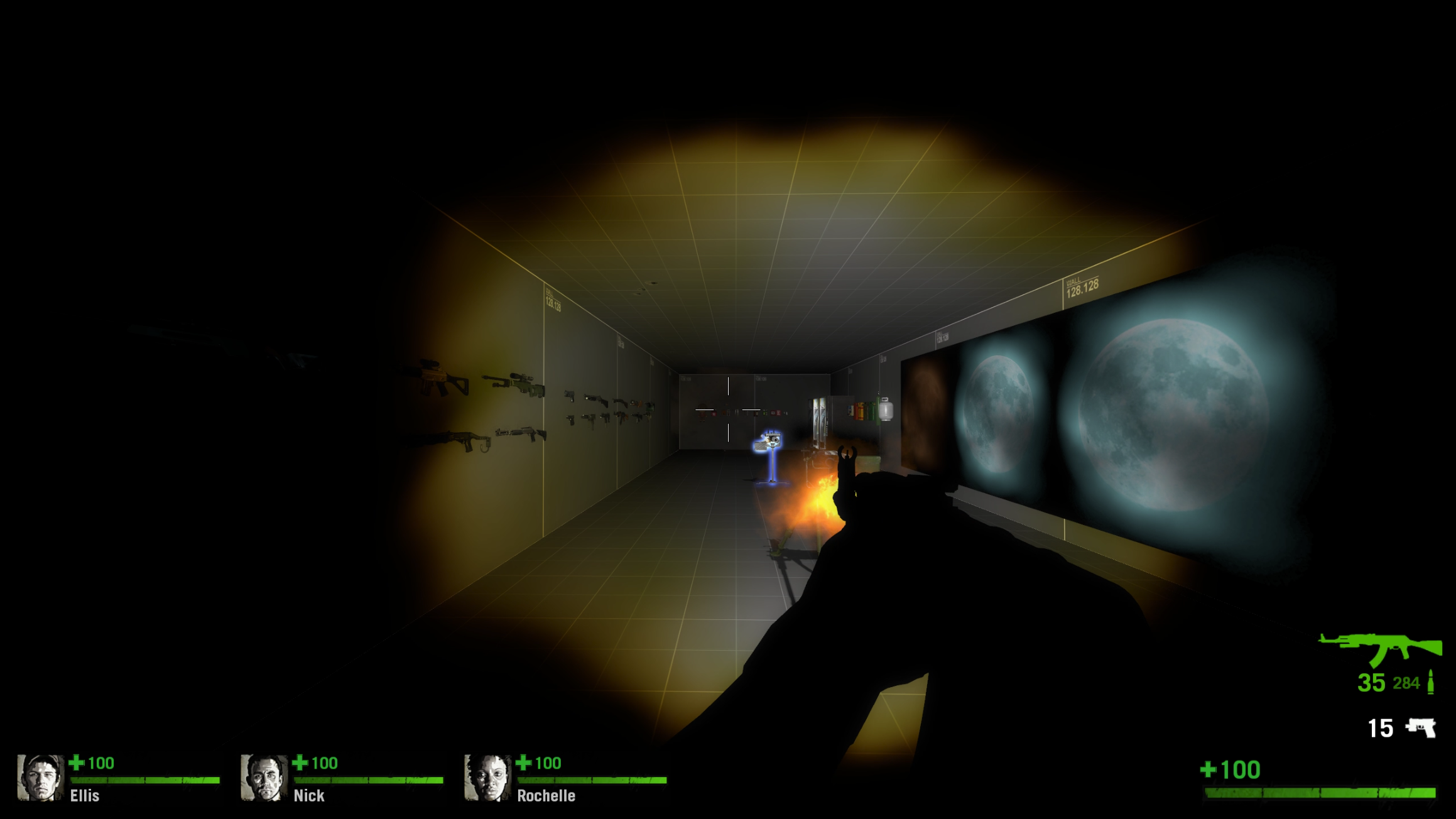Click the green health cross beside Ellis's 100
1456x819 pixels.
[77, 764]
